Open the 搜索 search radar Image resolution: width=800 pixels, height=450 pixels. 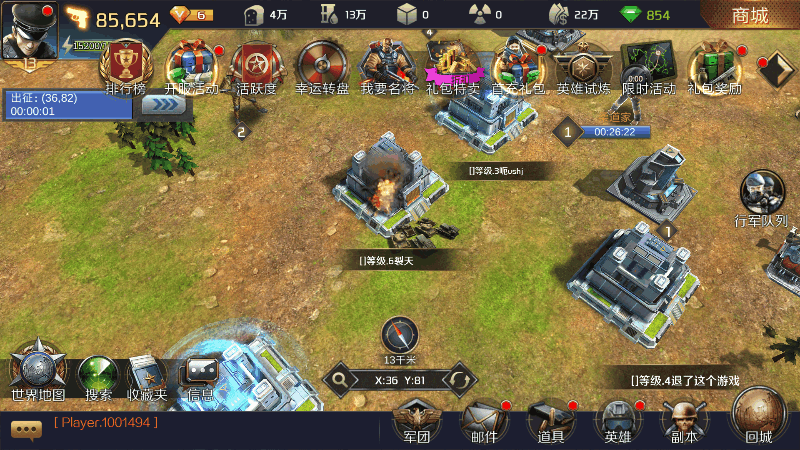coord(98,375)
